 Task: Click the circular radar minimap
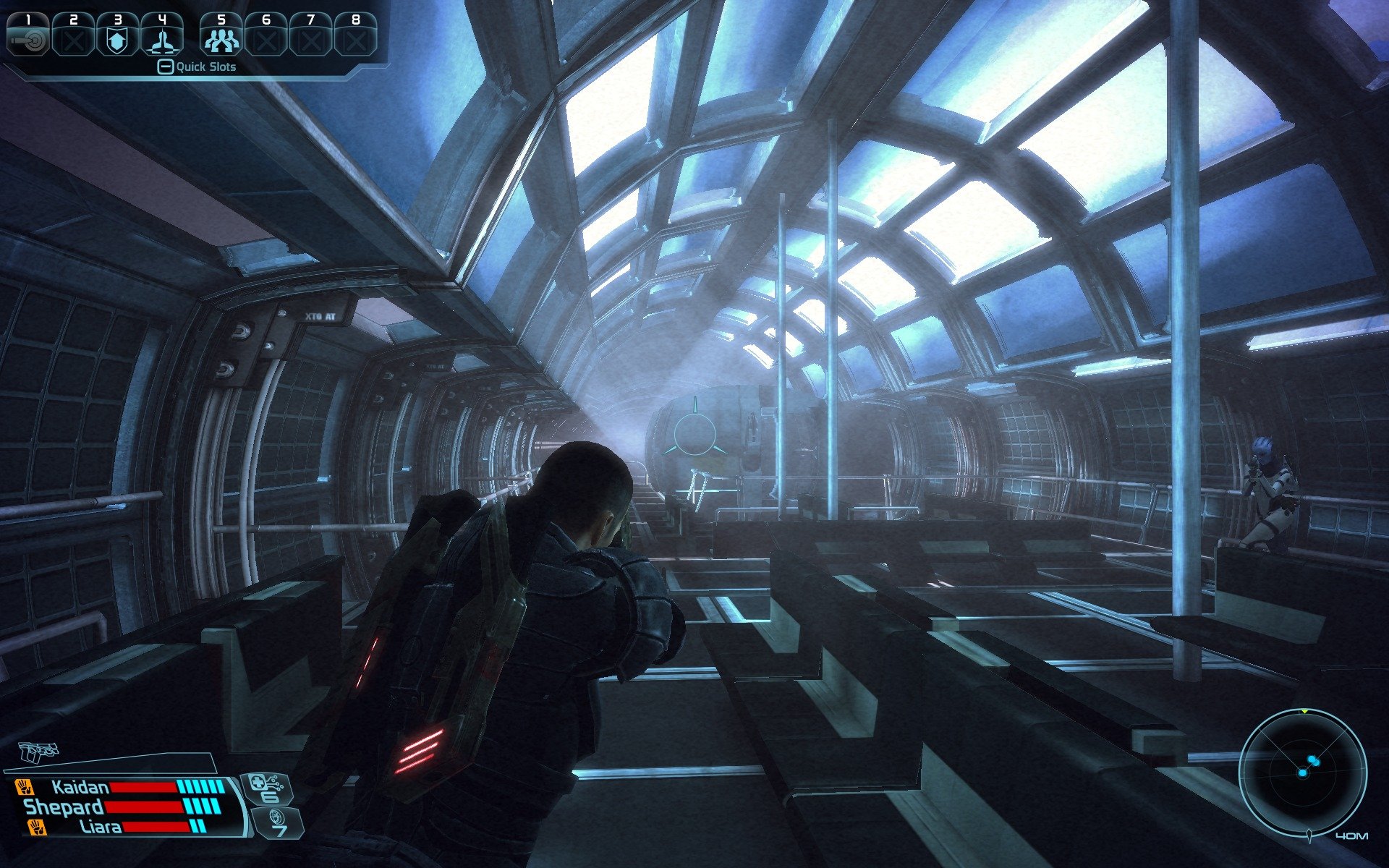1302,773
